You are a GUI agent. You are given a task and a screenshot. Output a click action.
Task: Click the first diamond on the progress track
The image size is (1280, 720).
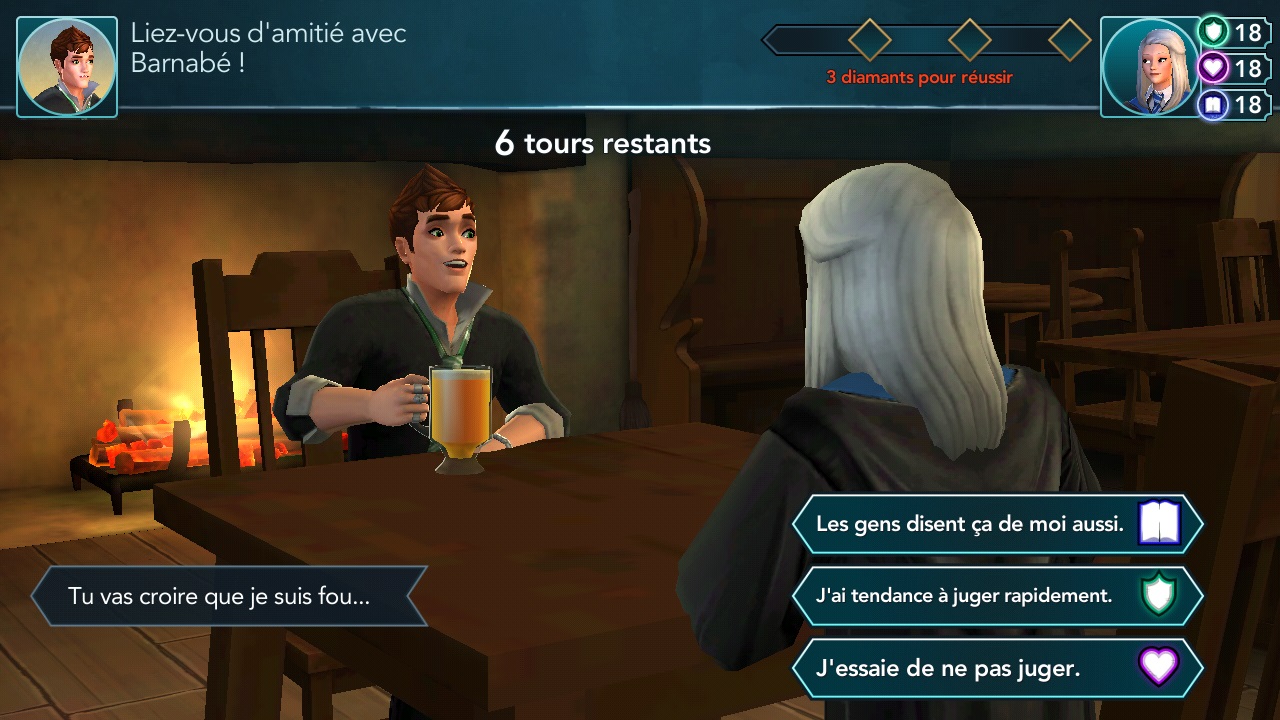pos(869,40)
